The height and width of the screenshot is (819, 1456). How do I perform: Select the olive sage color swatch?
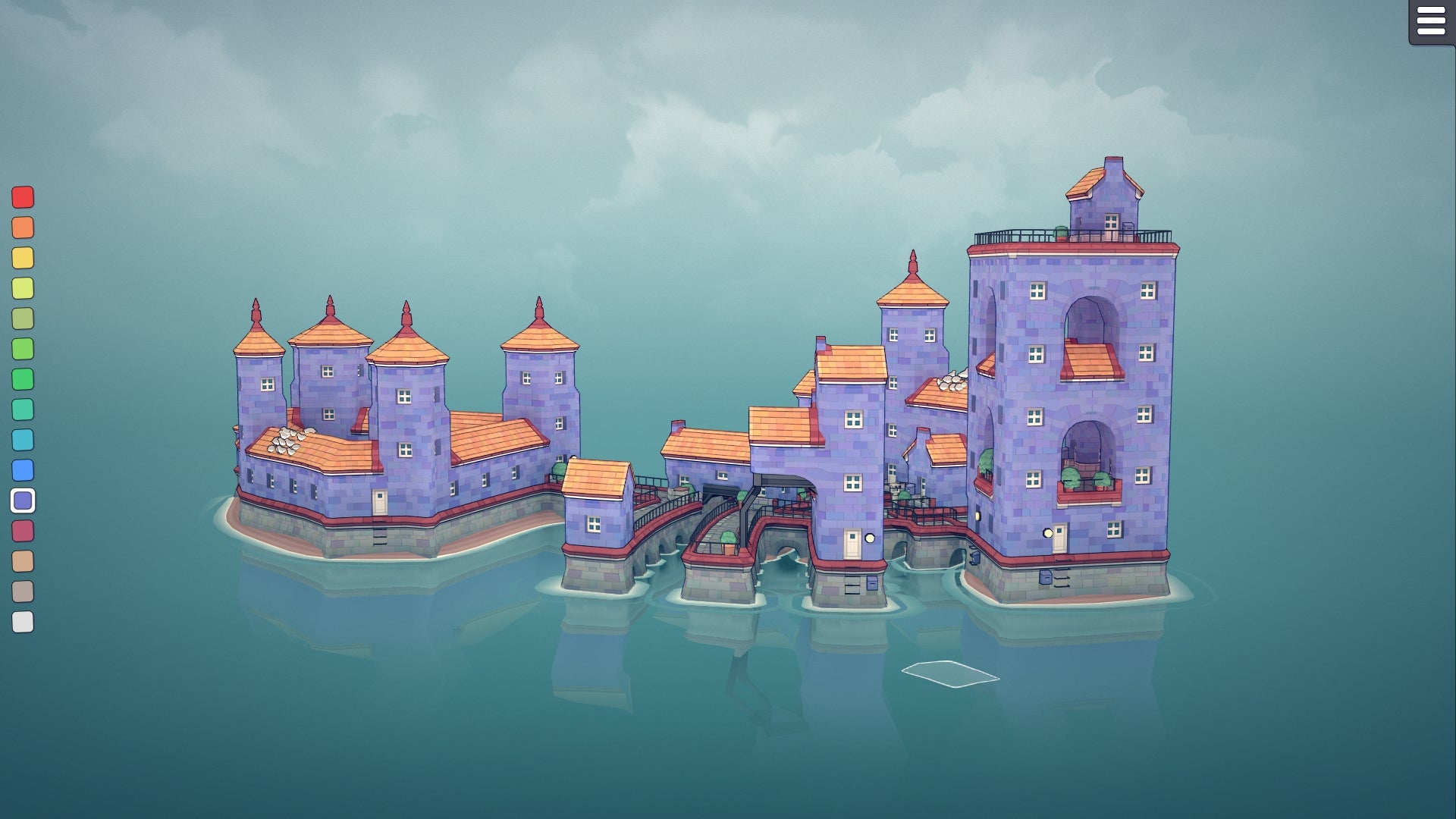22,316
